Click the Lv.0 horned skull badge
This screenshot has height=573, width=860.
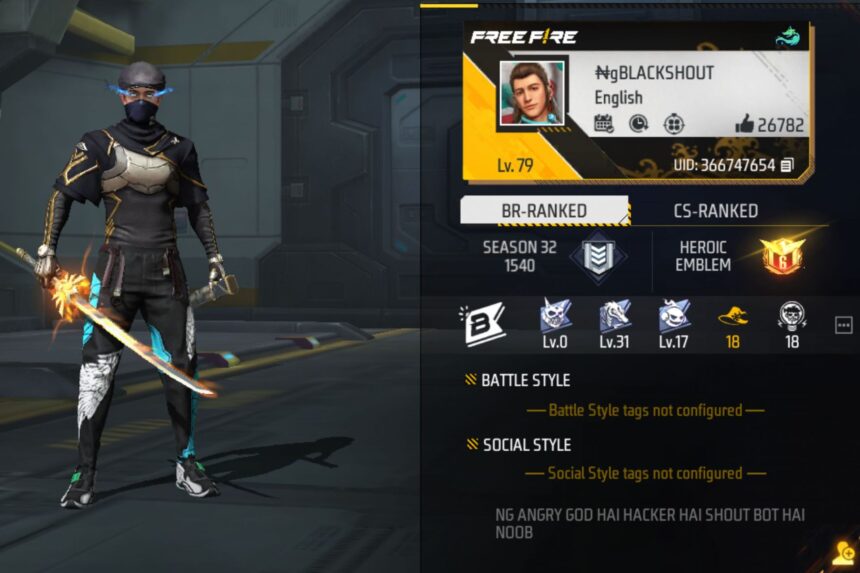(x=555, y=317)
